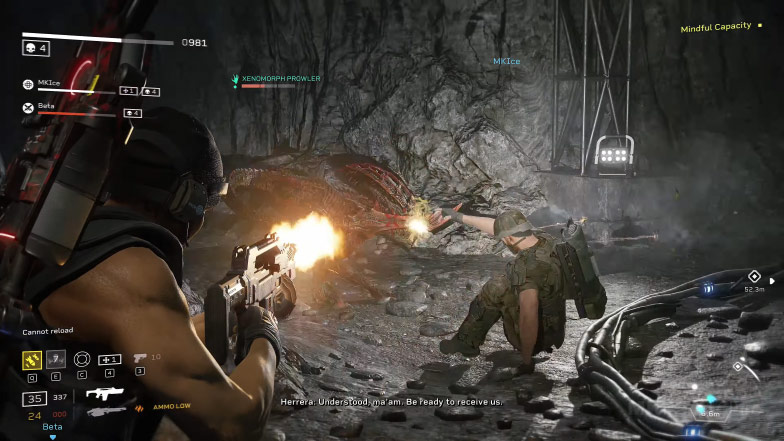Viewport: 784px width, 441px height.
Task: Select the objective waypoint marker at 52.3m
Action: click(x=754, y=277)
